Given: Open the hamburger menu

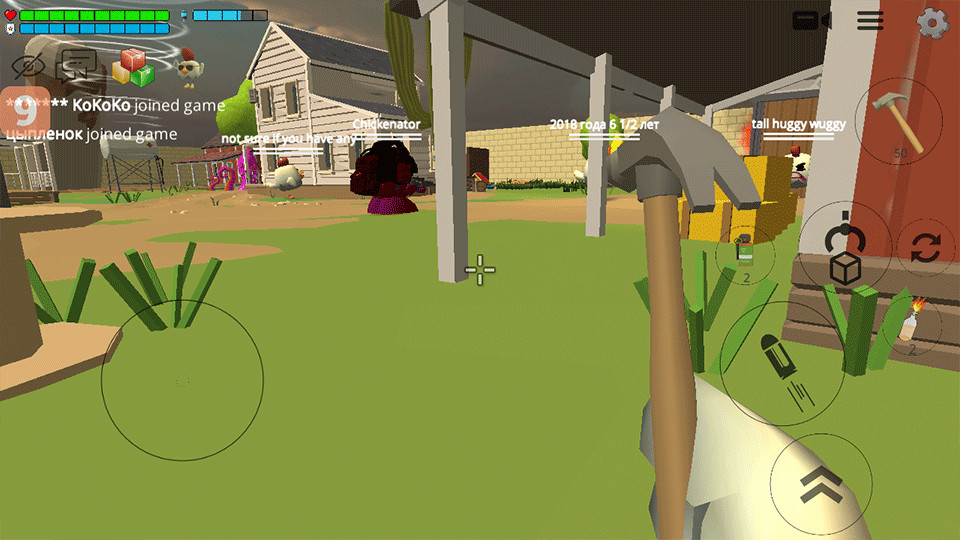Looking at the screenshot, I should [870, 21].
